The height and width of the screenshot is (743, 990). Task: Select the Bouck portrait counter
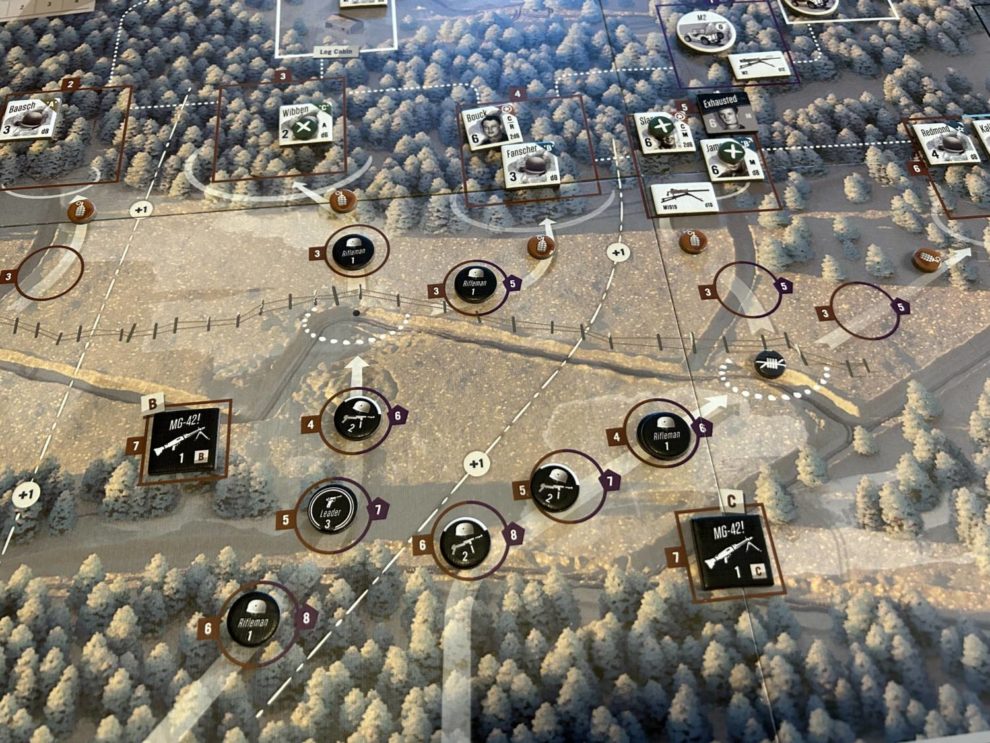(492, 128)
